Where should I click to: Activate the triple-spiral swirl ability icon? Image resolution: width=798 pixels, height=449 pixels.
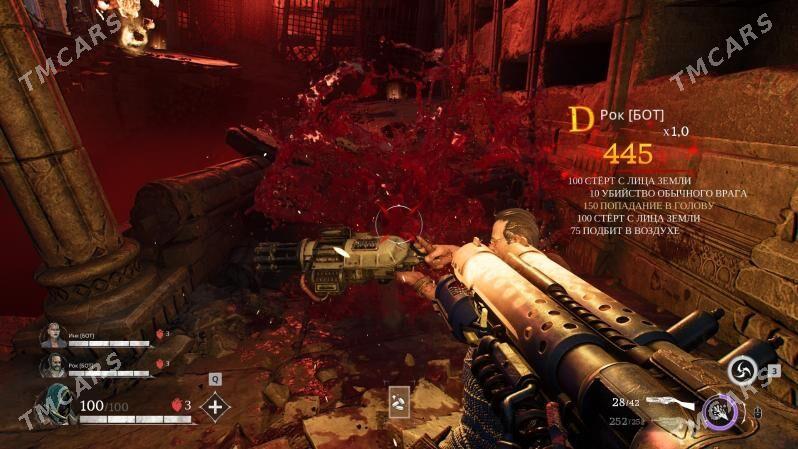coord(741,372)
